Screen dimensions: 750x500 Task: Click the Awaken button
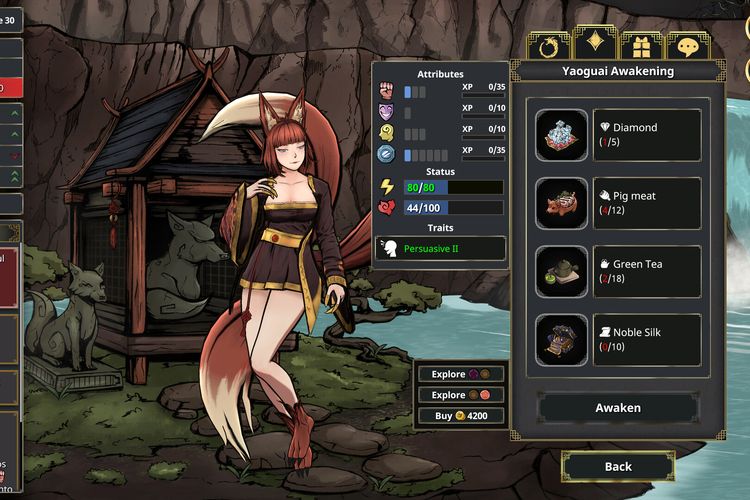pyautogui.click(x=618, y=408)
